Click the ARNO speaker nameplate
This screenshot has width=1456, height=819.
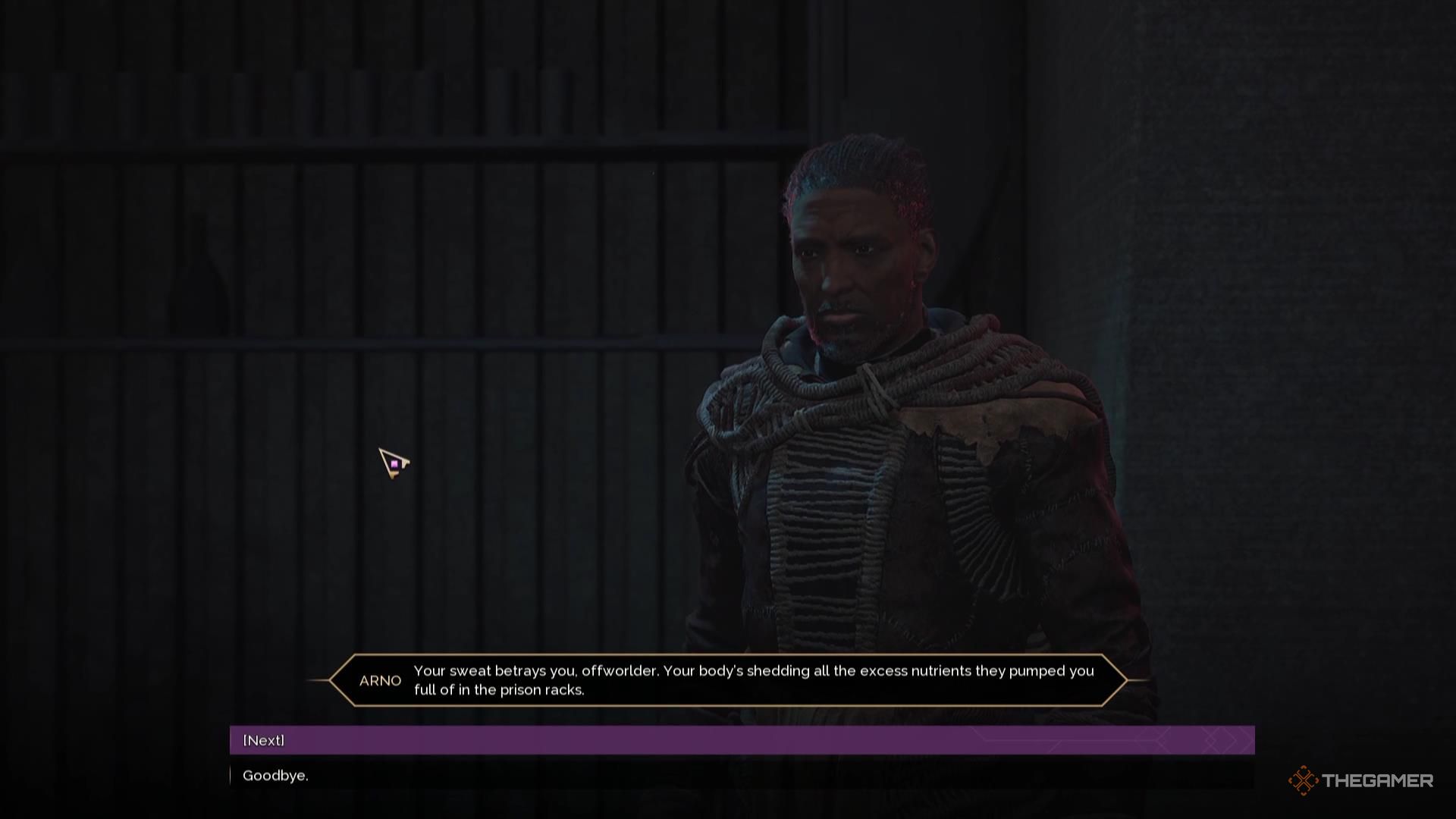[x=380, y=680]
